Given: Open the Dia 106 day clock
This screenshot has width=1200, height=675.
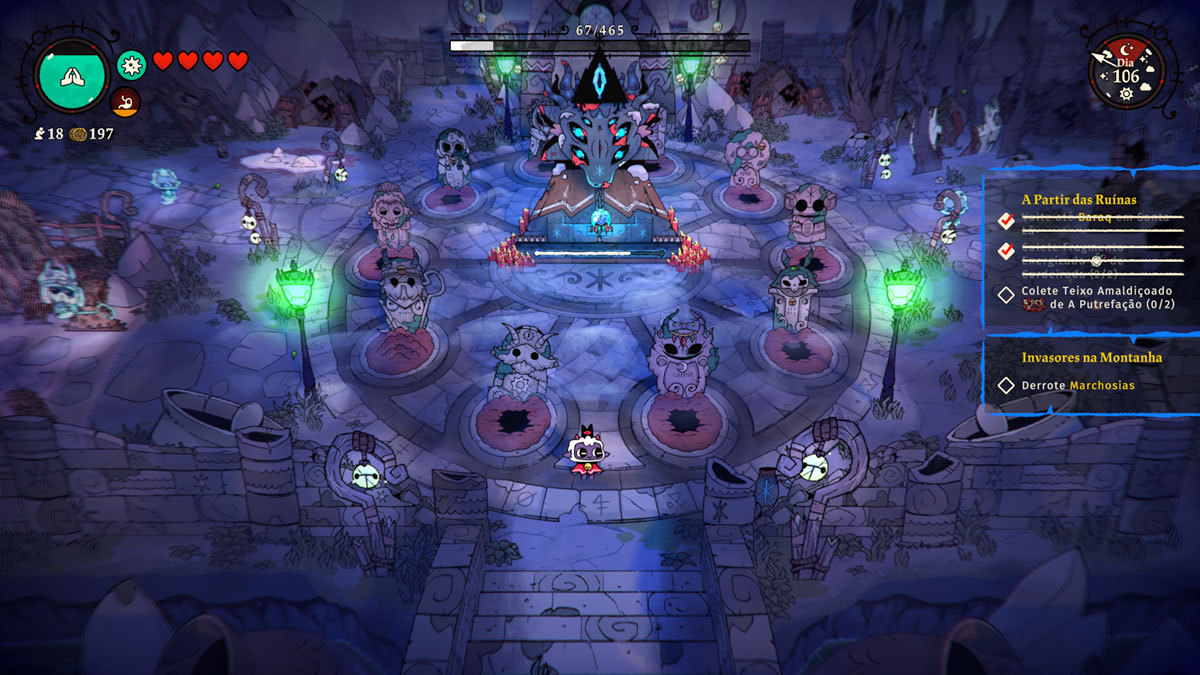Looking at the screenshot, I should pyautogui.click(x=1125, y=71).
